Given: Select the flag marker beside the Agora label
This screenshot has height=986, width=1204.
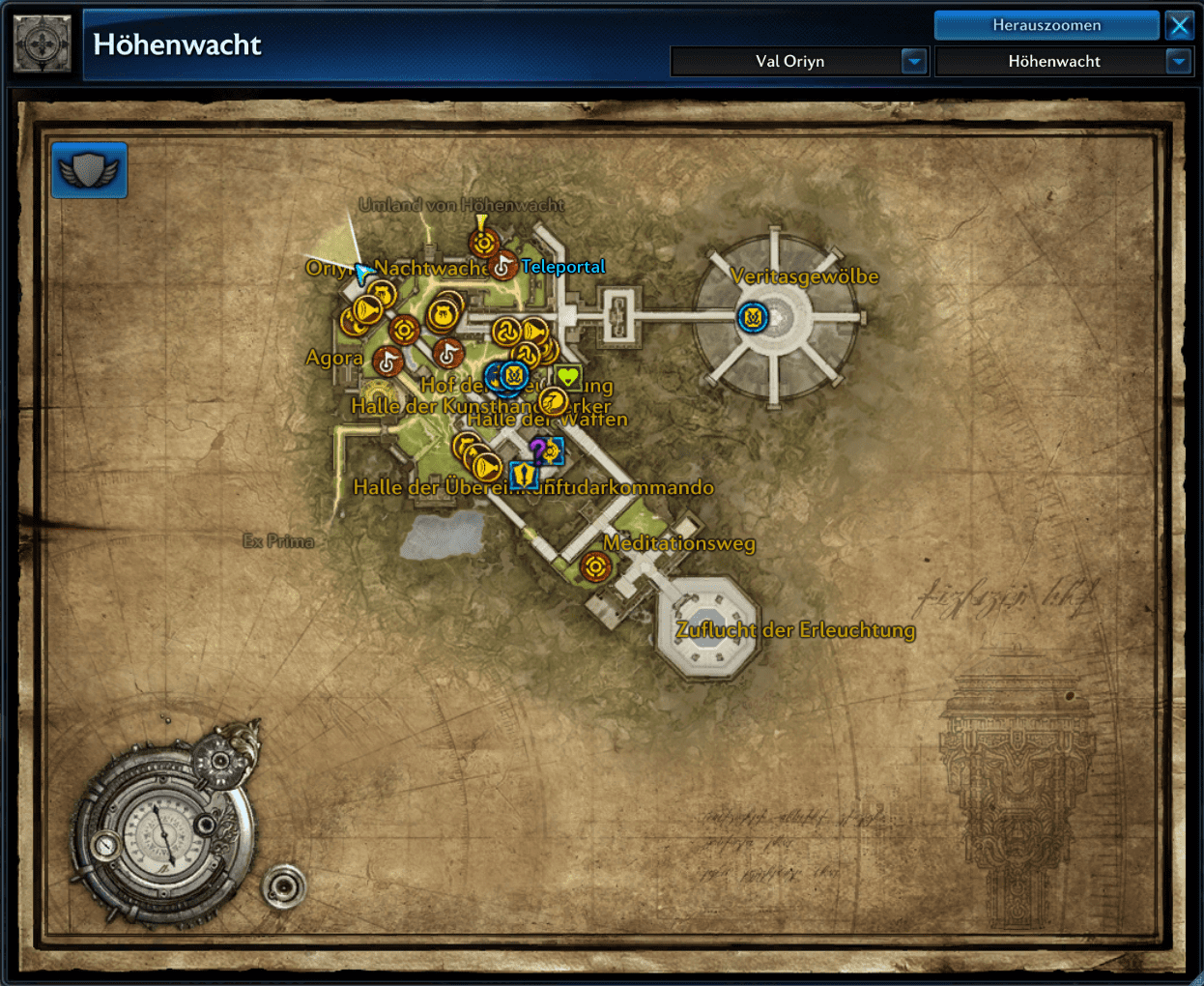Looking at the screenshot, I should (x=387, y=362).
